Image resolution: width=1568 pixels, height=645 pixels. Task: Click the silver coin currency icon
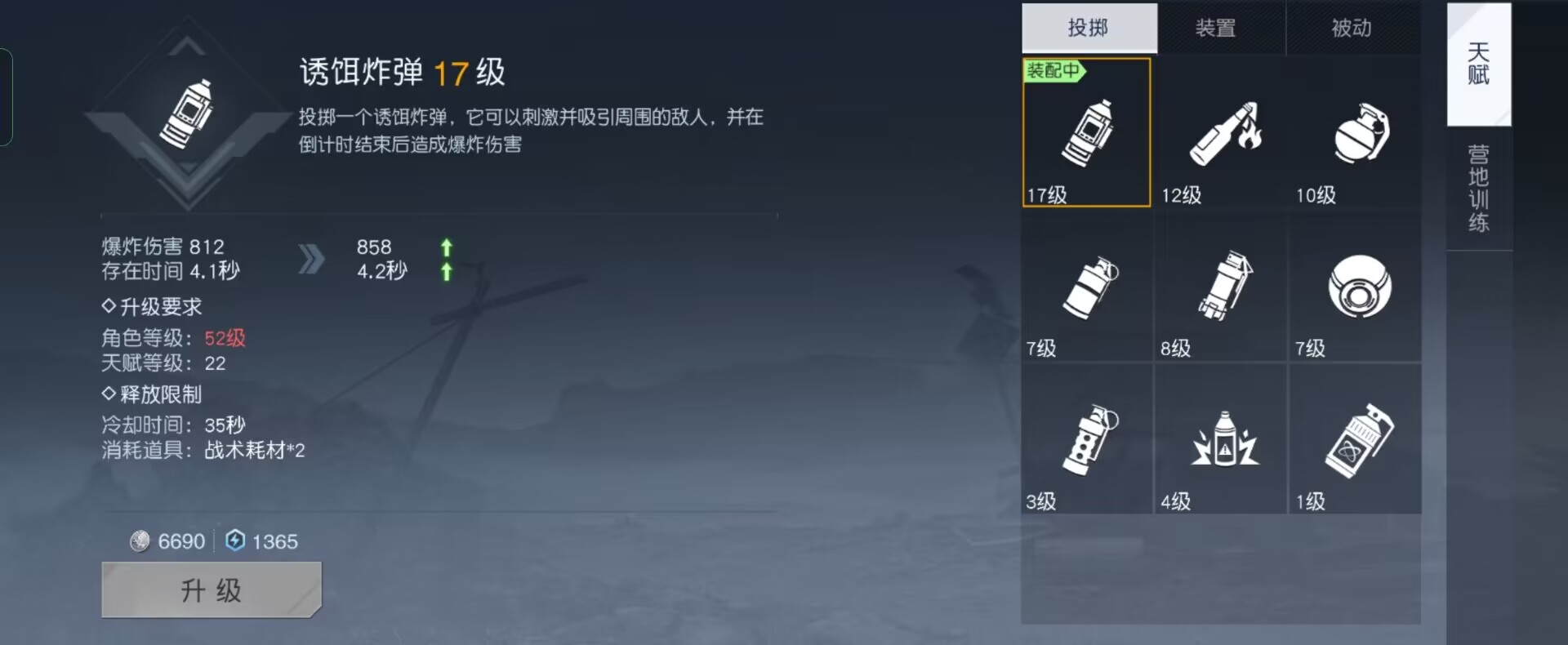[139, 540]
